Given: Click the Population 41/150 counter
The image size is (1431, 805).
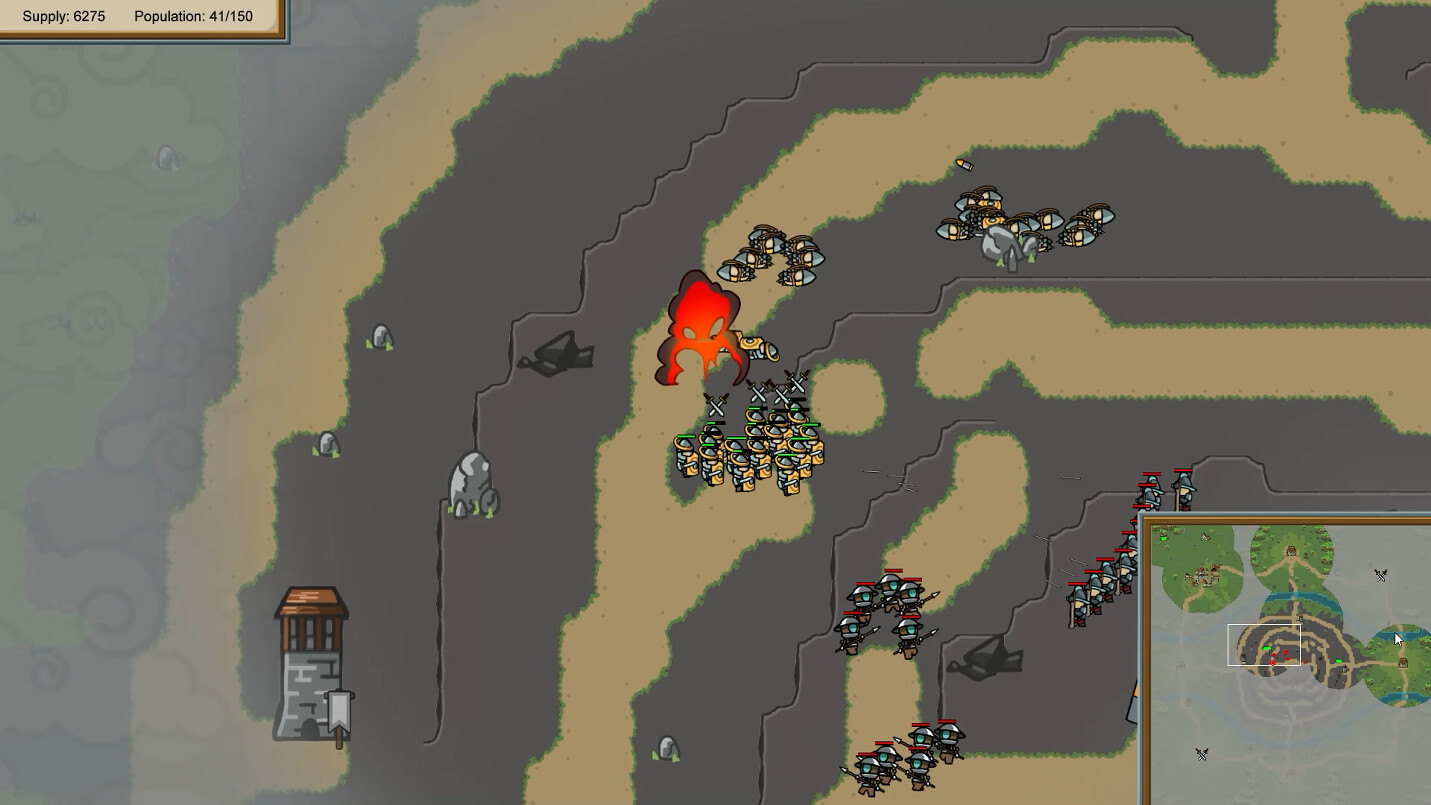Looking at the screenshot, I should pos(196,16).
